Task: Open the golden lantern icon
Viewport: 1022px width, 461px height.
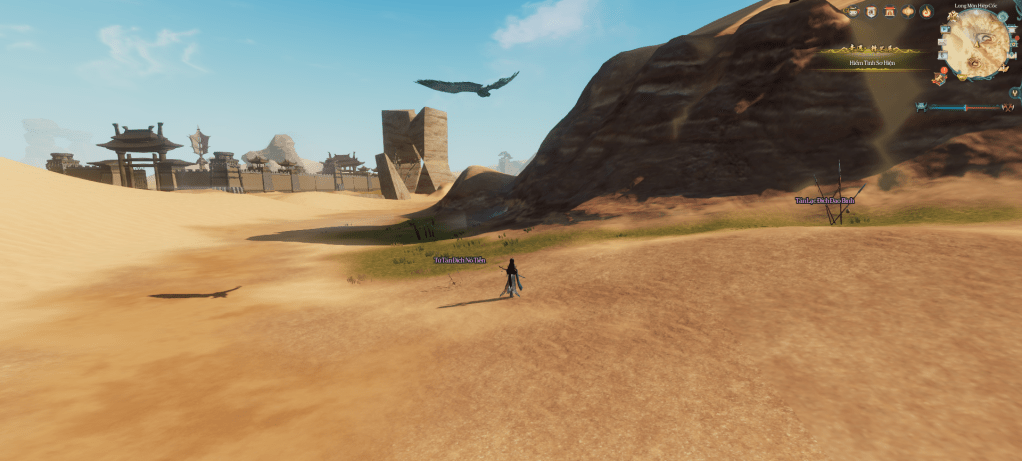Action: (x=908, y=12)
